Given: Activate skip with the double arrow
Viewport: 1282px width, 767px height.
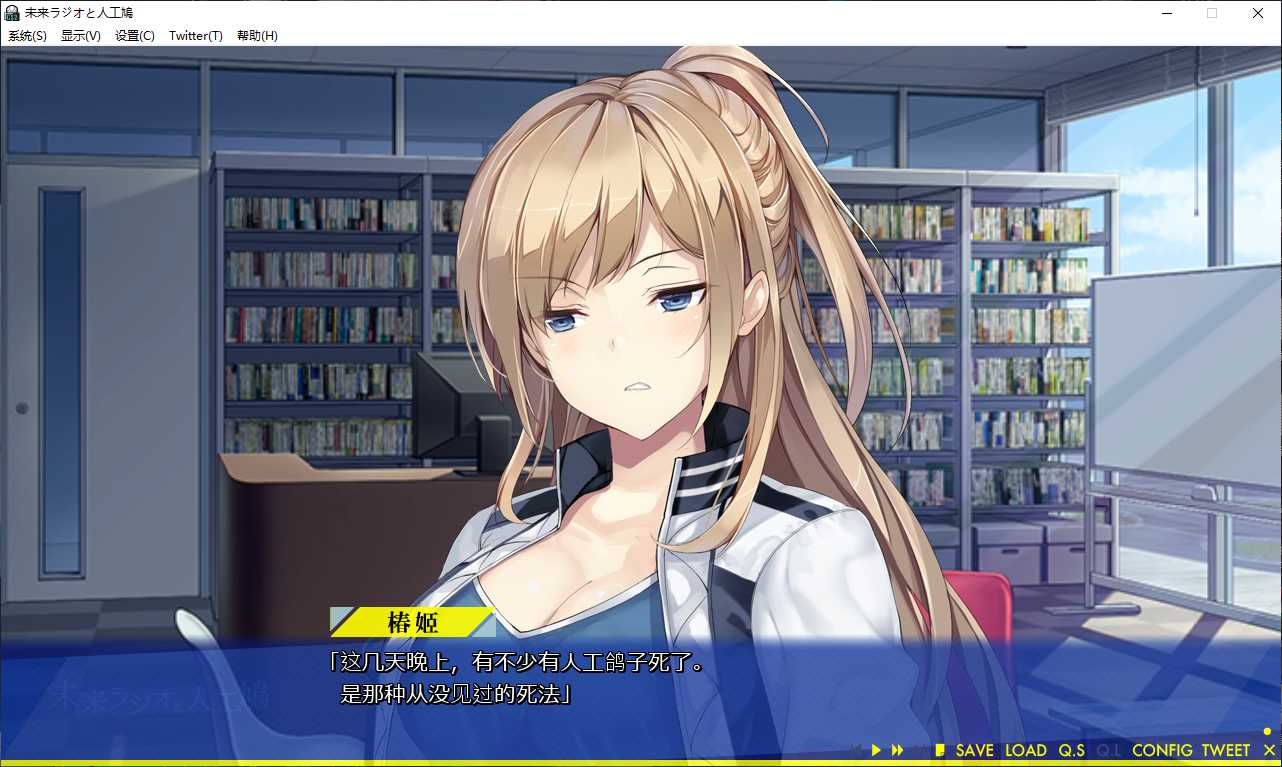Looking at the screenshot, I should click(x=897, y=750).
